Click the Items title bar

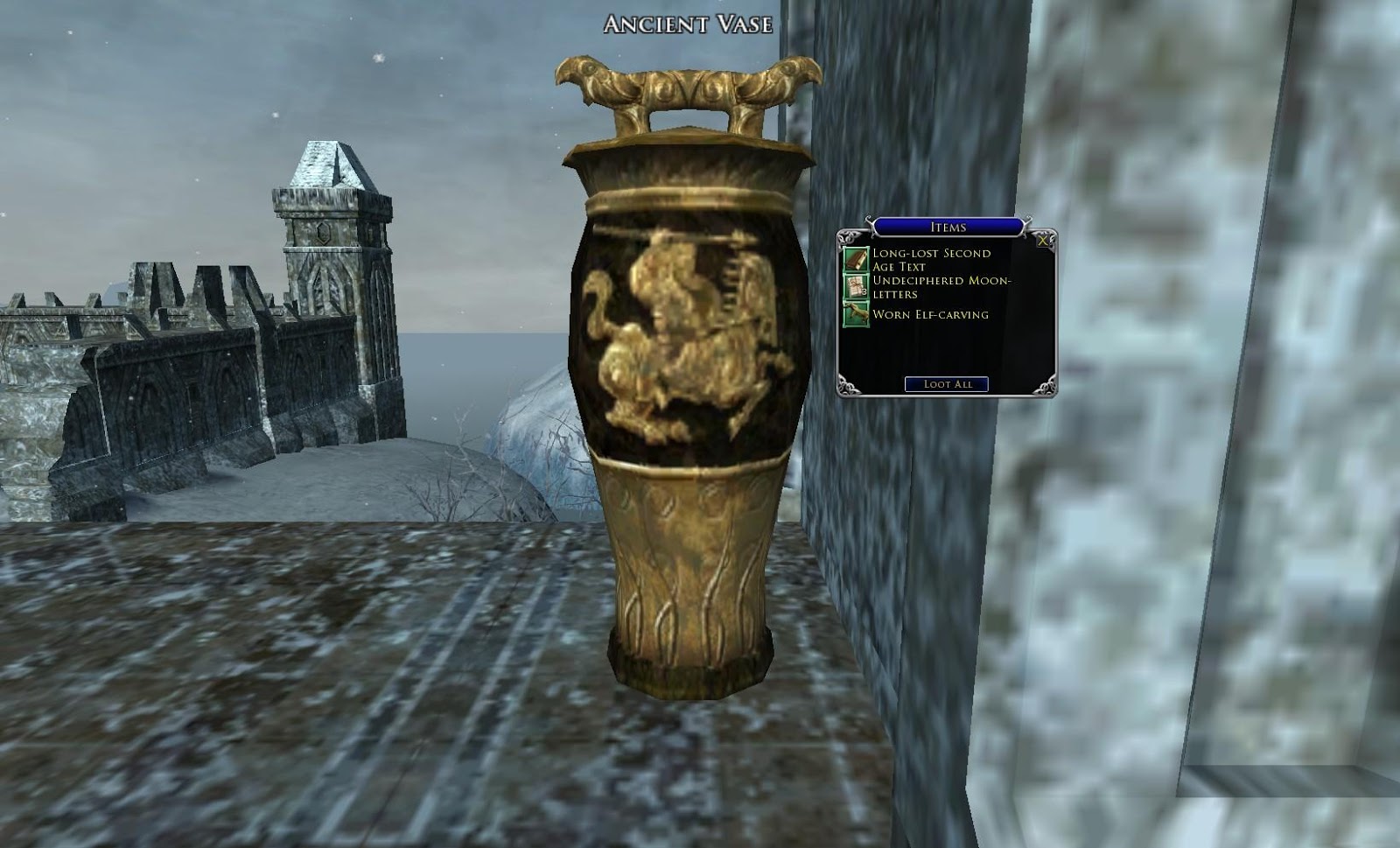[x=947, y=227]
